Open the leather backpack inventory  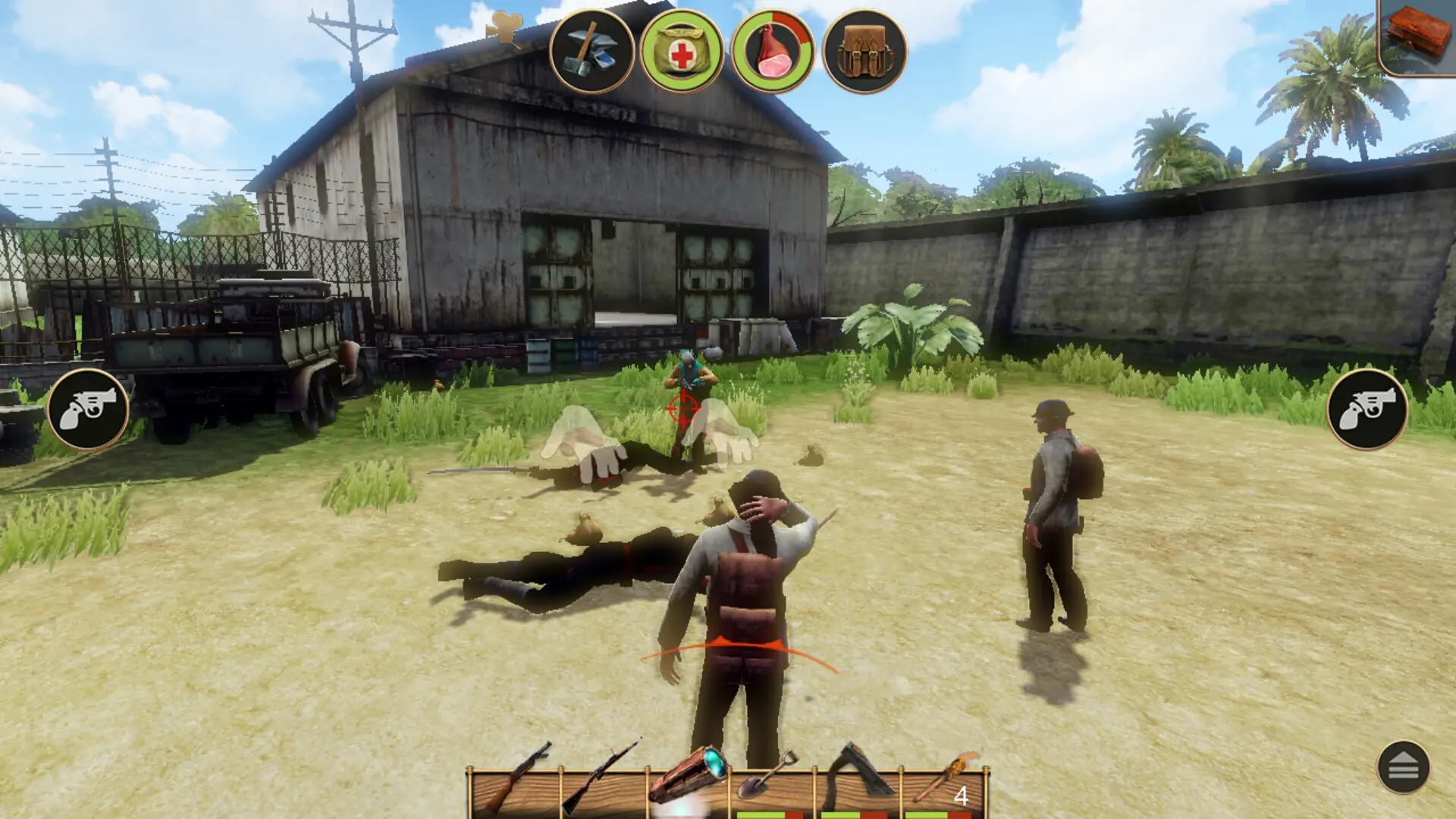(864, 52)
